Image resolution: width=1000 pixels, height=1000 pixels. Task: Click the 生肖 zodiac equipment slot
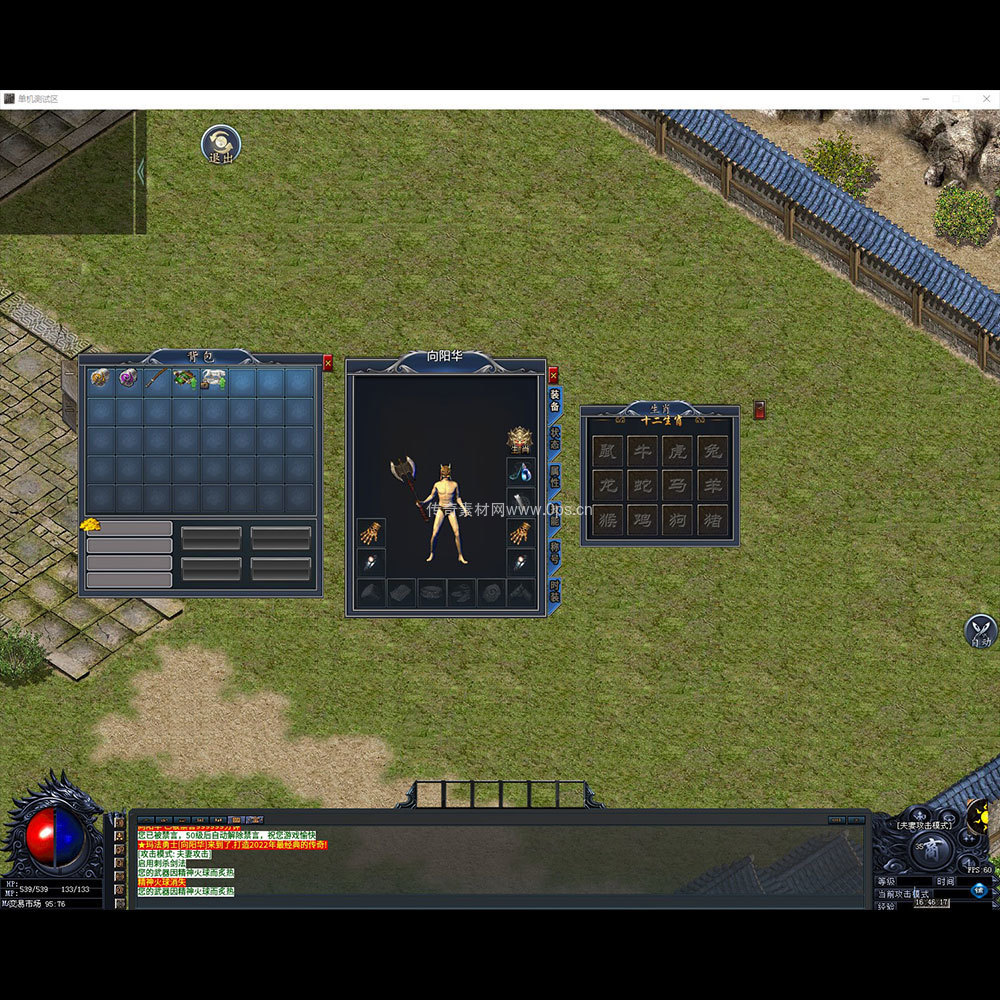click(x=520, y=440)
